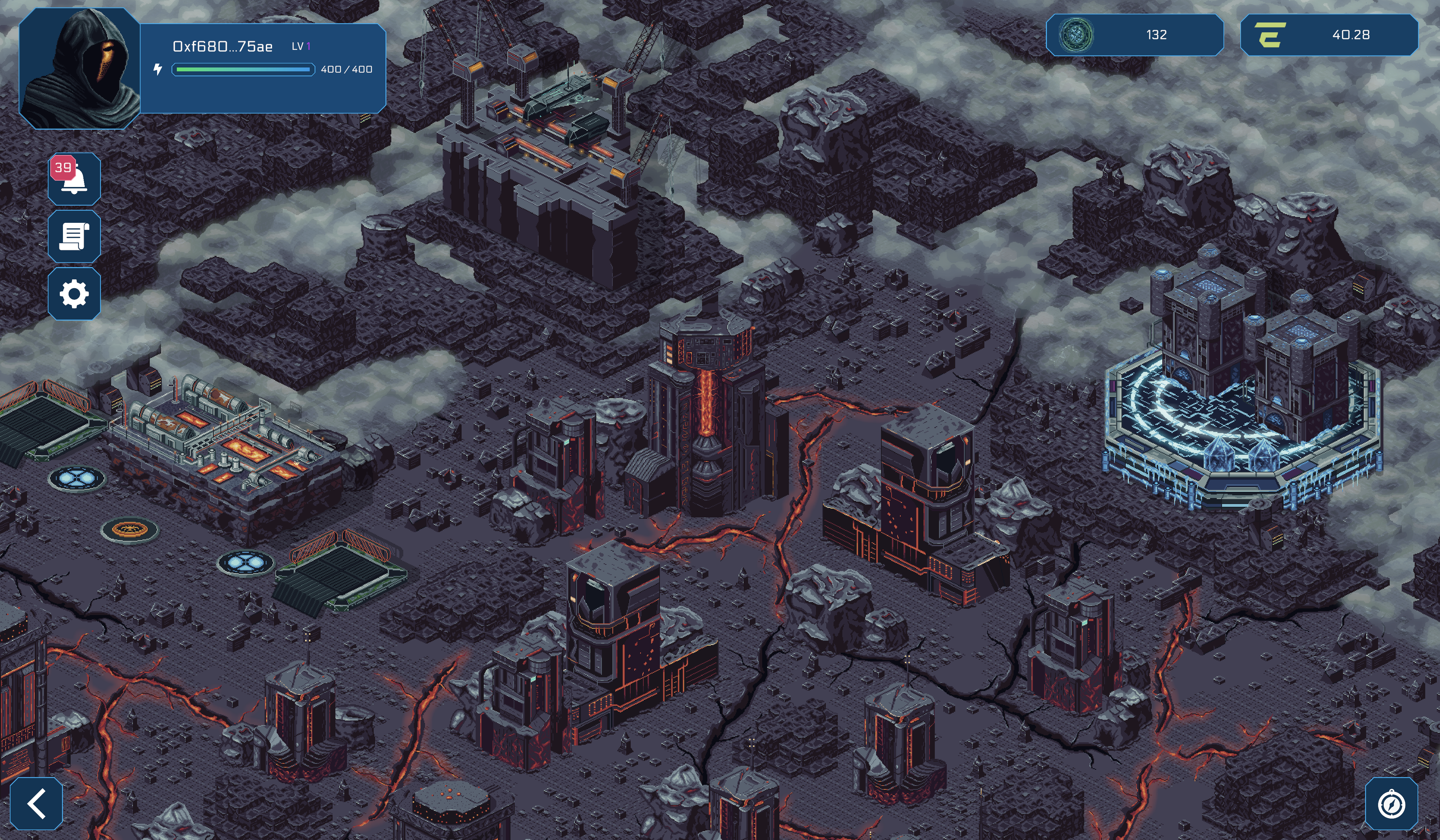Go back with the left arrow button
The width and height of the screenshot is (1440, 840).
coord(37,803)
